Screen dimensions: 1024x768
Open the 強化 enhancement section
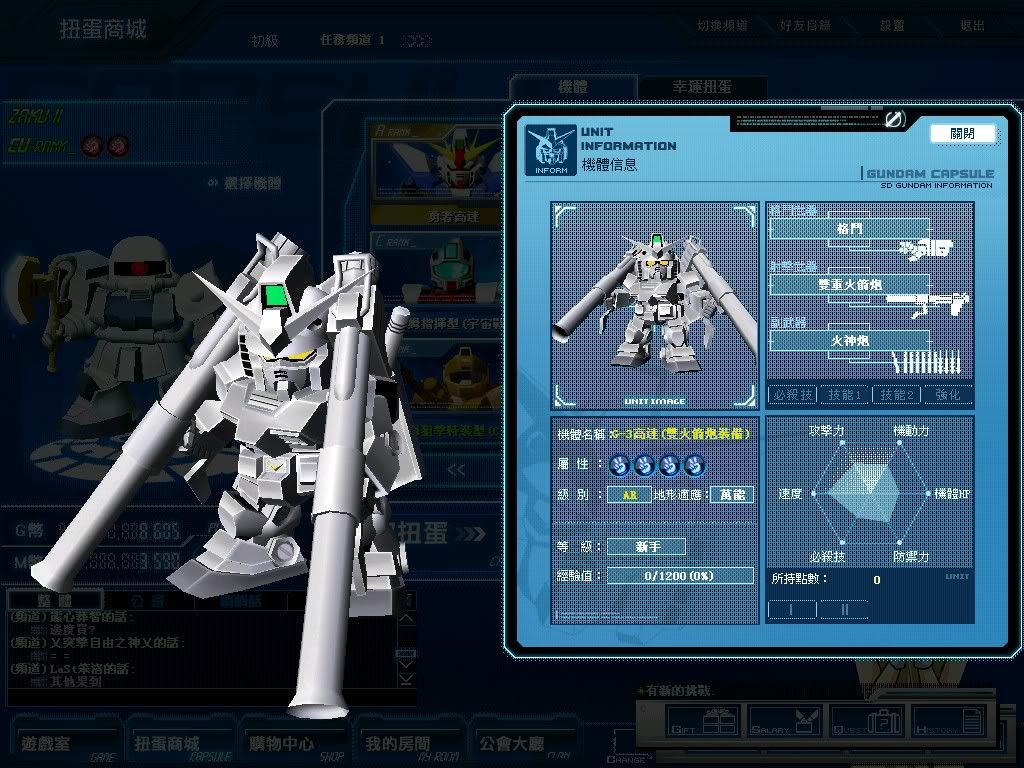pyautogui.click(x=948, y=395)
